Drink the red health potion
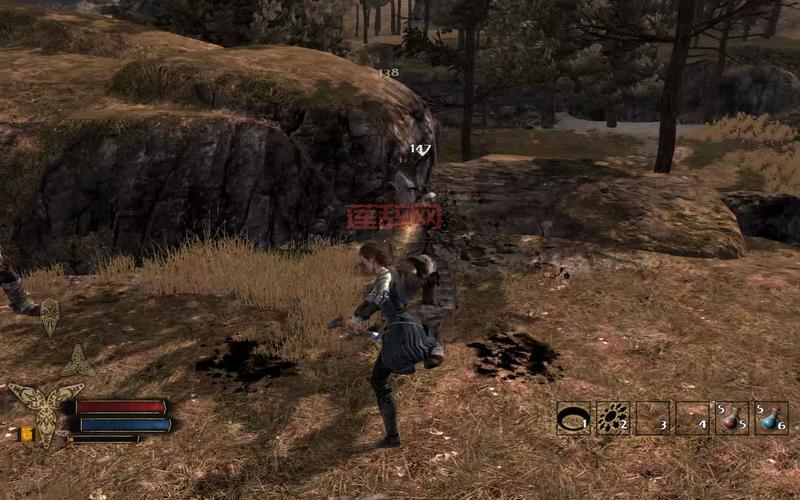Image resolution: width=800 pixels, height=500 pixels. point(731,418)
